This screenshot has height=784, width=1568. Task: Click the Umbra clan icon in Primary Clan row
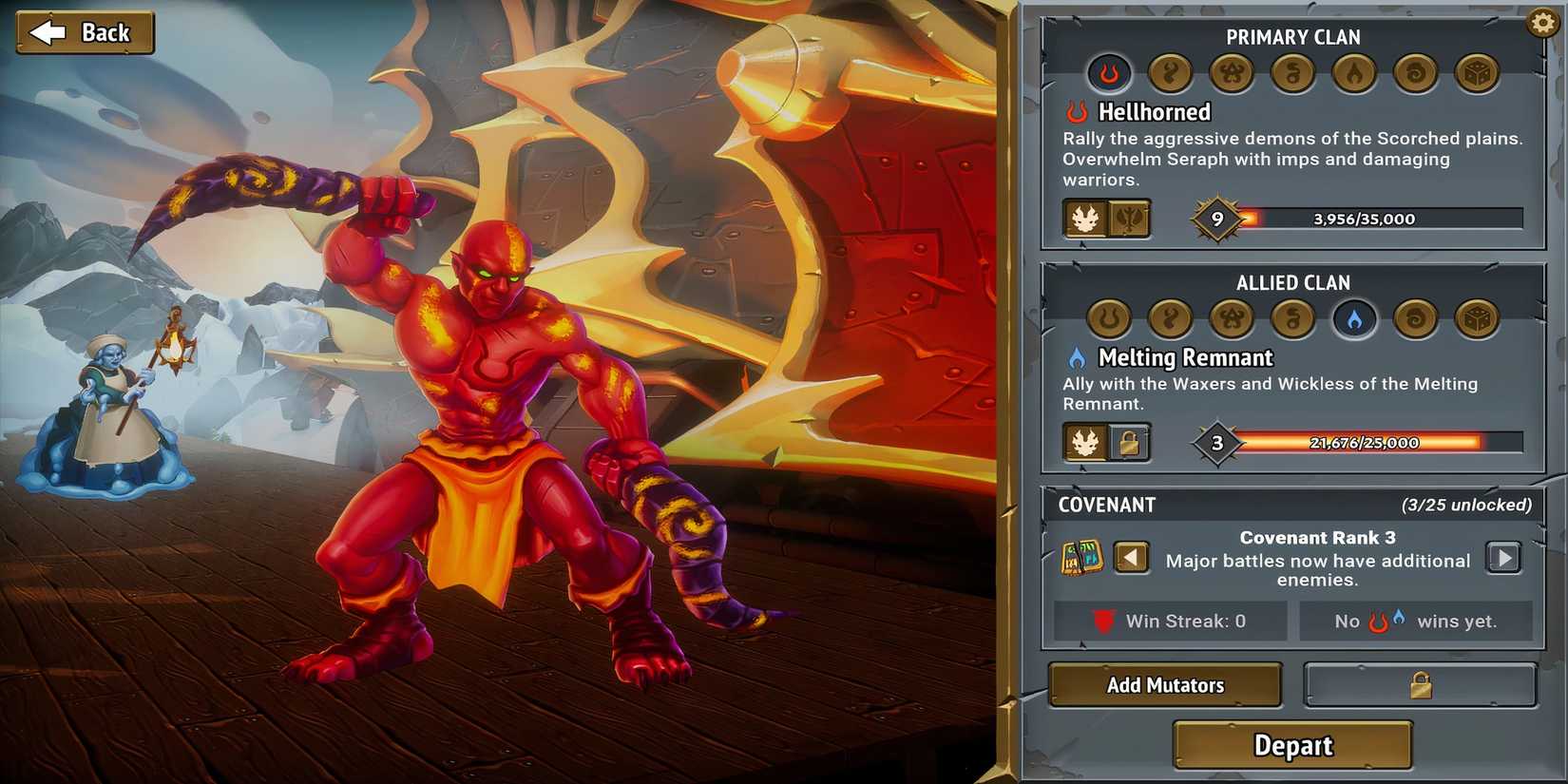click(1292, 74)
